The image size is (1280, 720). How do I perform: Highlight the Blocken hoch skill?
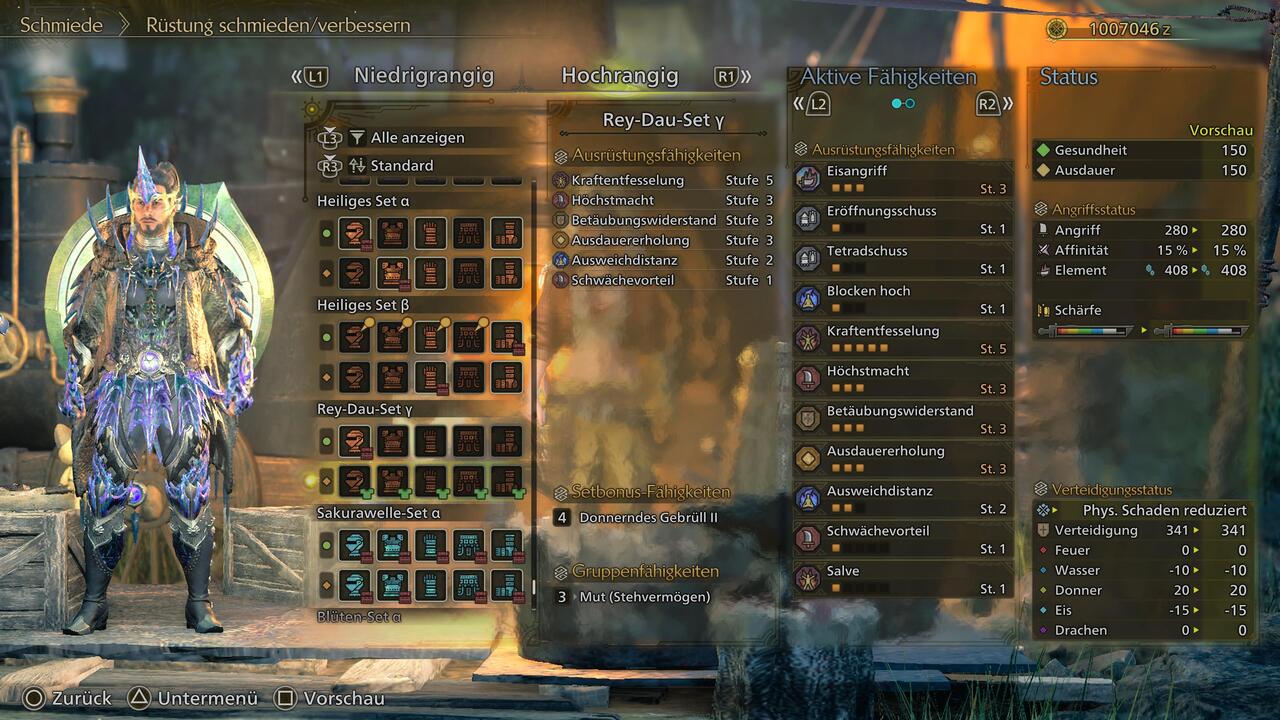tap(902, 299)
